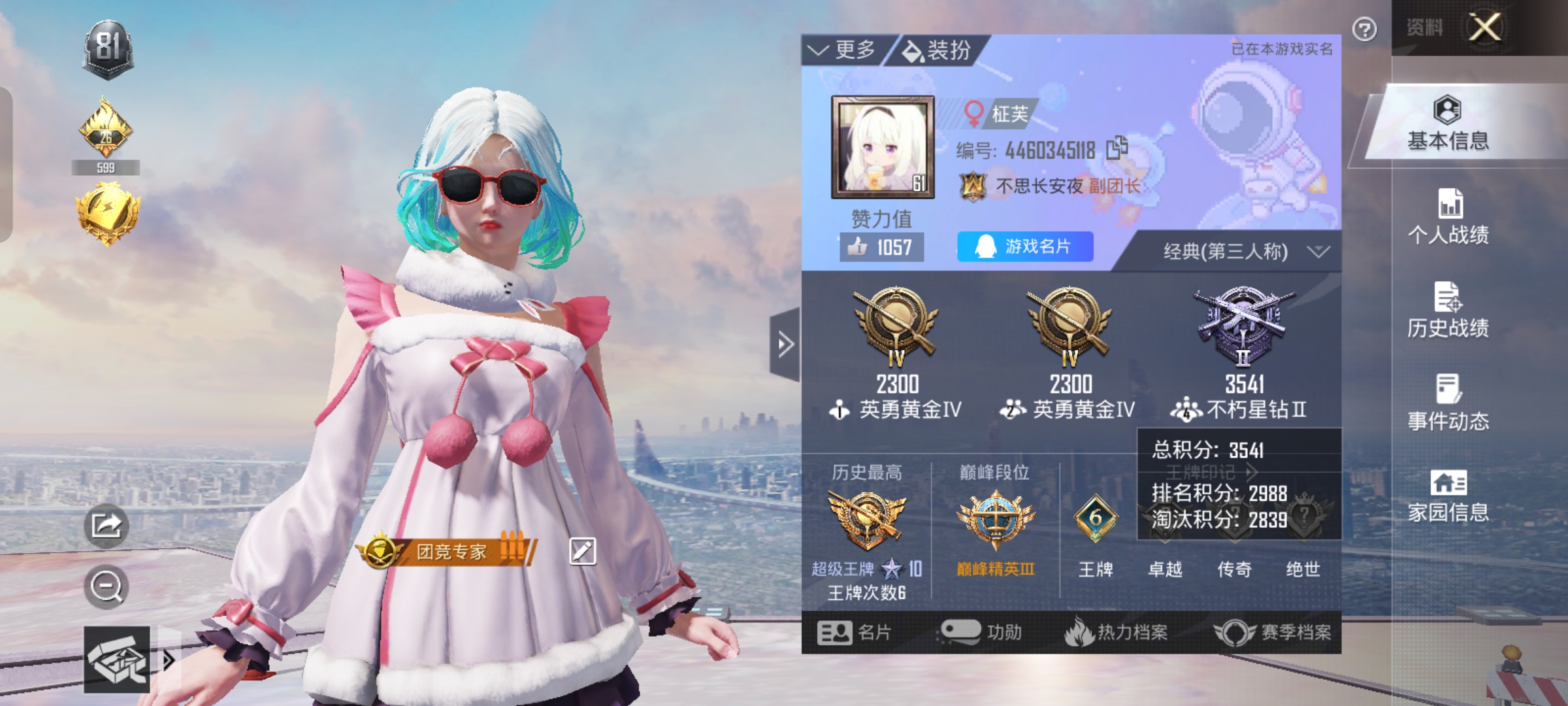1568x706 pixels.
Task: Share the profile with the share icon
Action: point(106,525)
